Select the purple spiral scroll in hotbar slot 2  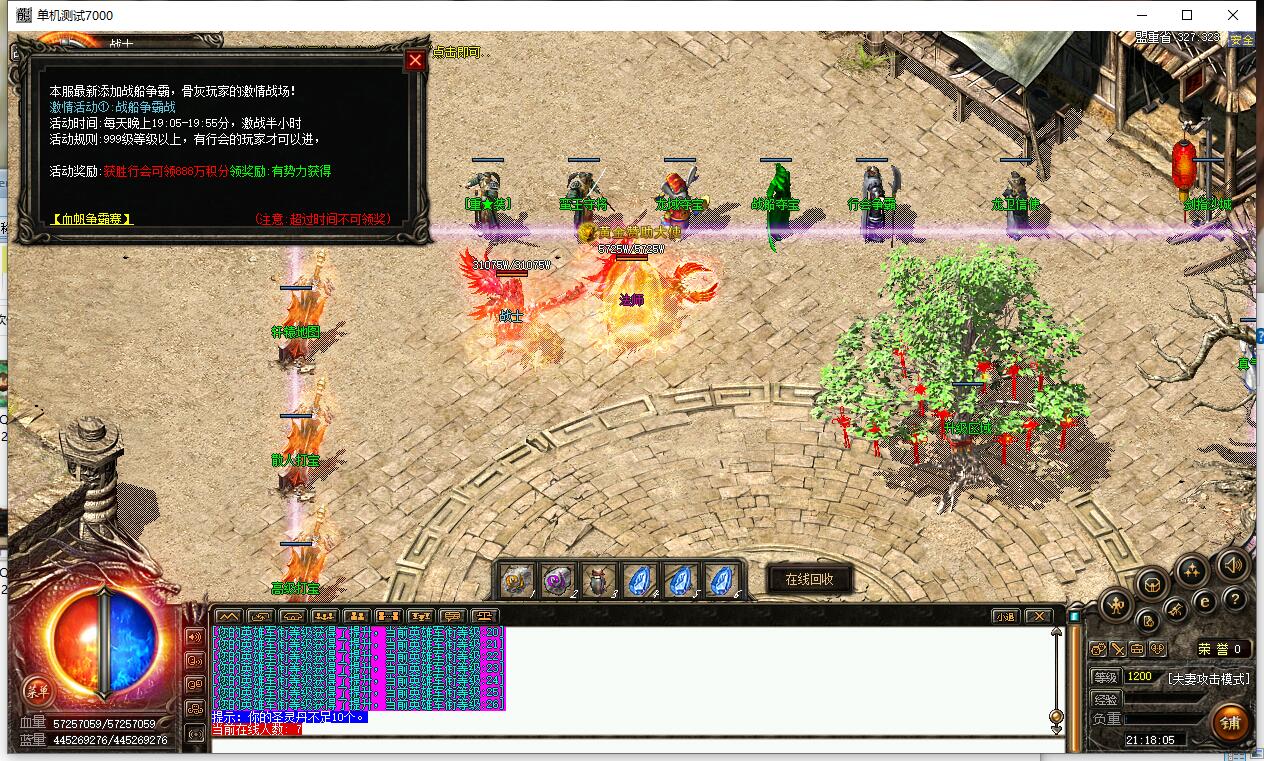(556, 579)
